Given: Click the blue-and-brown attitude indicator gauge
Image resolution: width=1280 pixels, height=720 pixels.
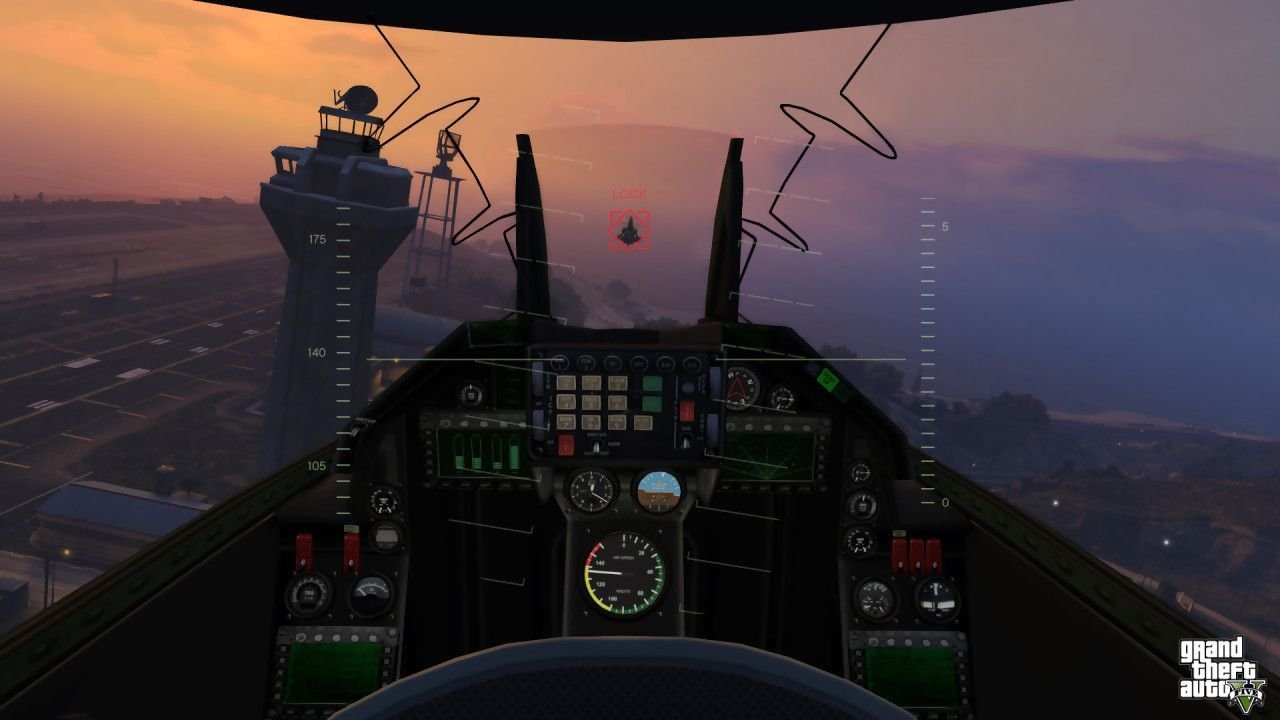Looking at the screenshot, I should (659, 489).
